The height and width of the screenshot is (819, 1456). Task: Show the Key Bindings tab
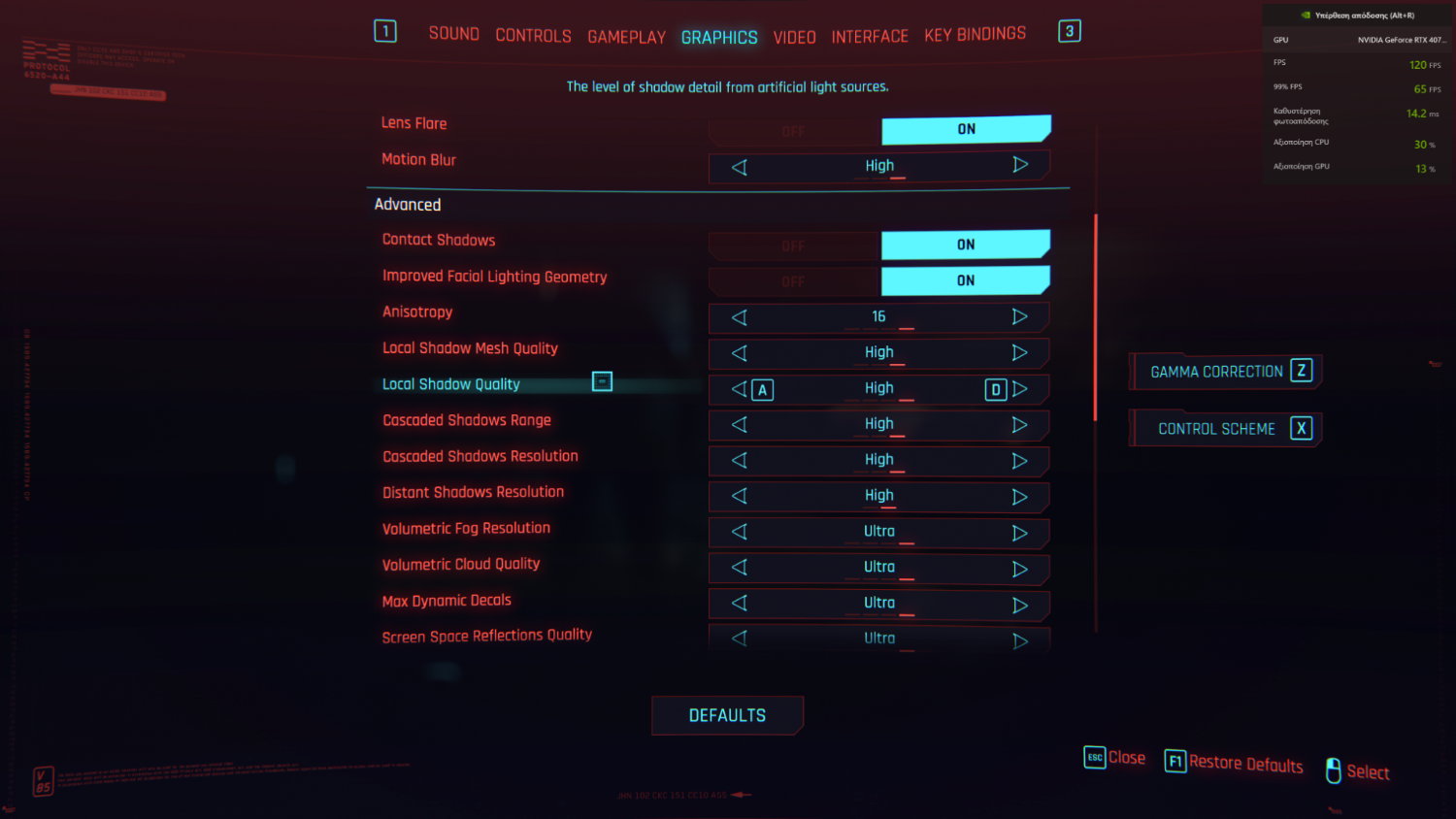pyautogui.click(x=975, y=35)
